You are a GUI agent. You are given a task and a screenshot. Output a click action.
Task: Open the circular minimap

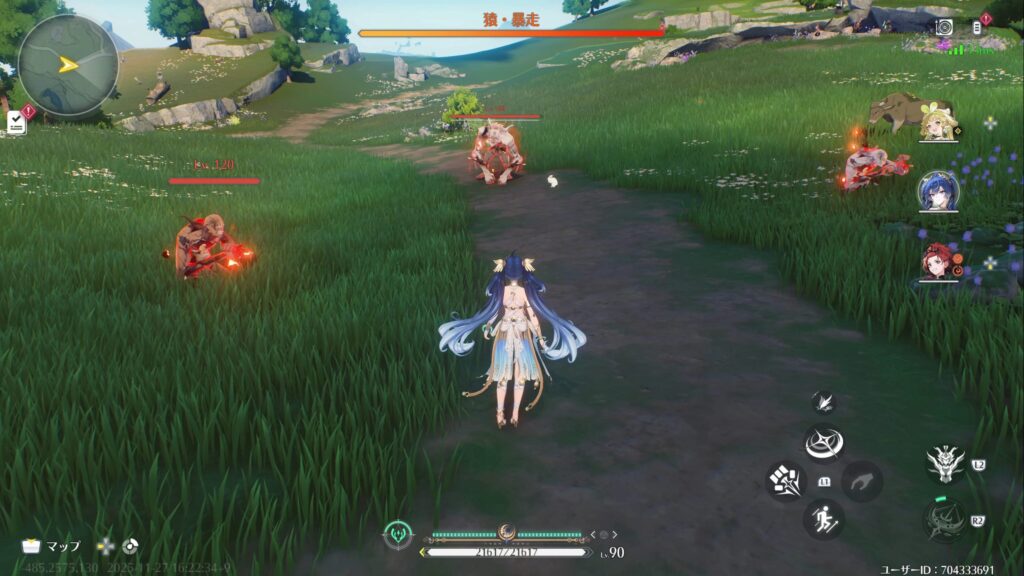click(68, 65)
